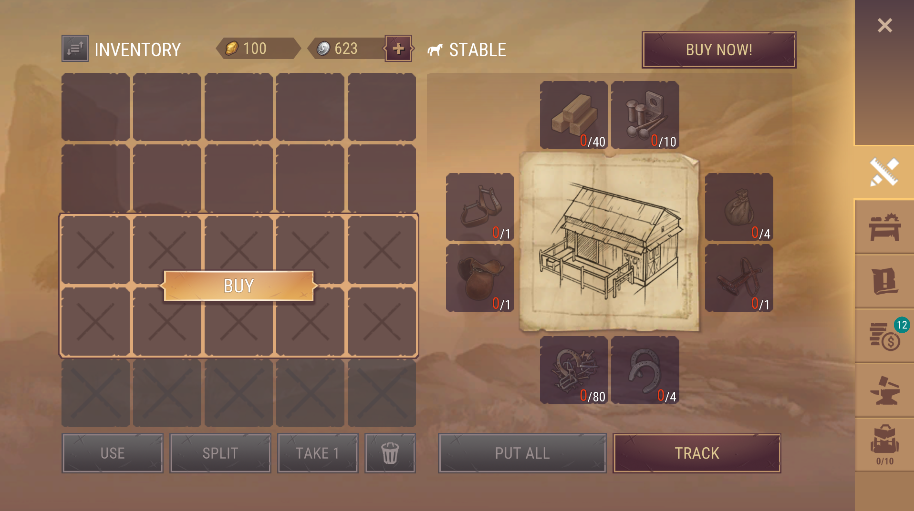Split the selected item stack

[220, 453]
